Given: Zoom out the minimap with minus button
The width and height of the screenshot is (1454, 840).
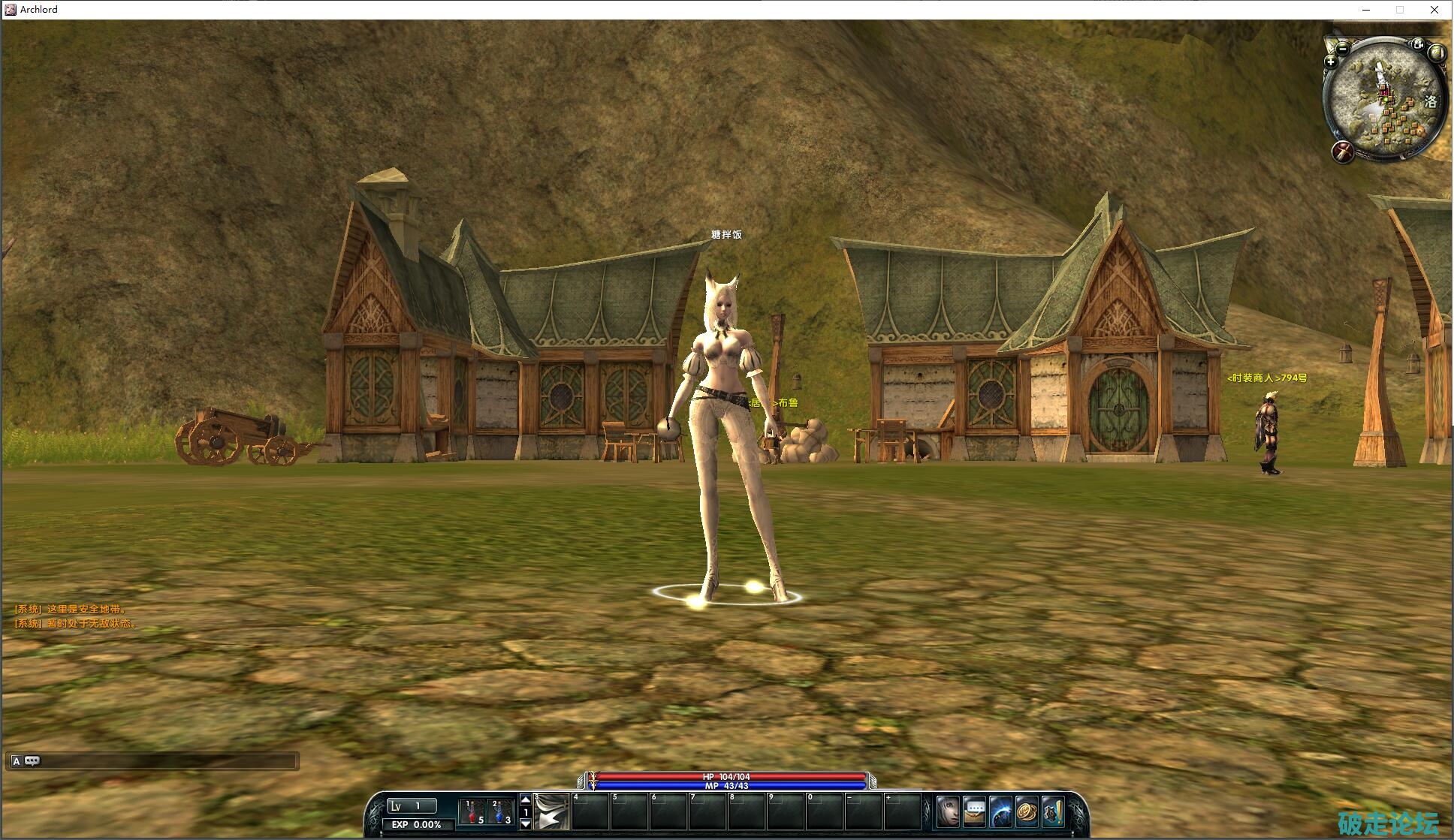Looking at the screenshot, I should [x=1343, y=49].
